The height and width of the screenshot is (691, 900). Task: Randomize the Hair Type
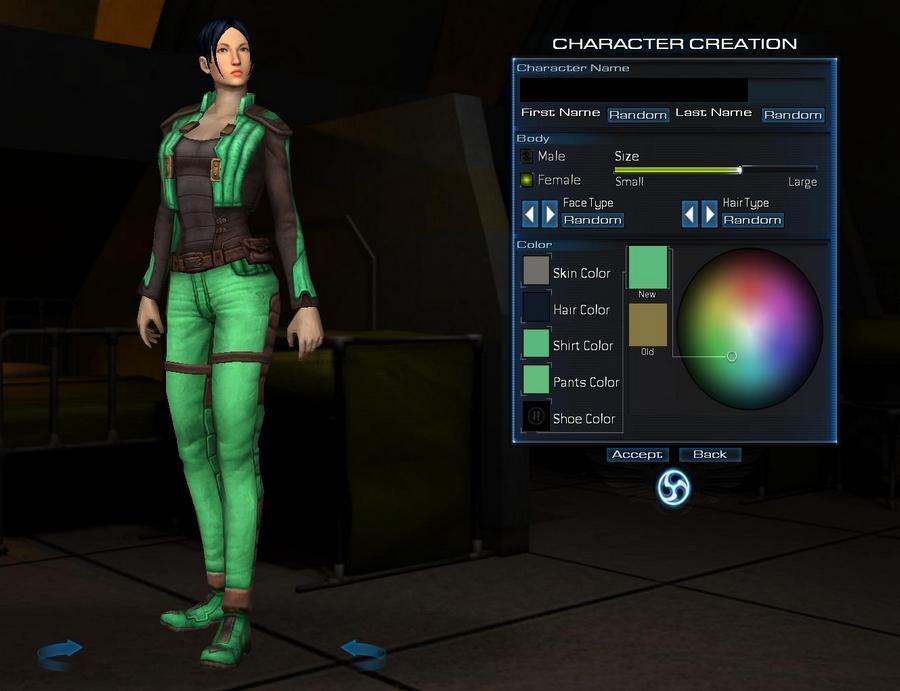tap(753, 220)
